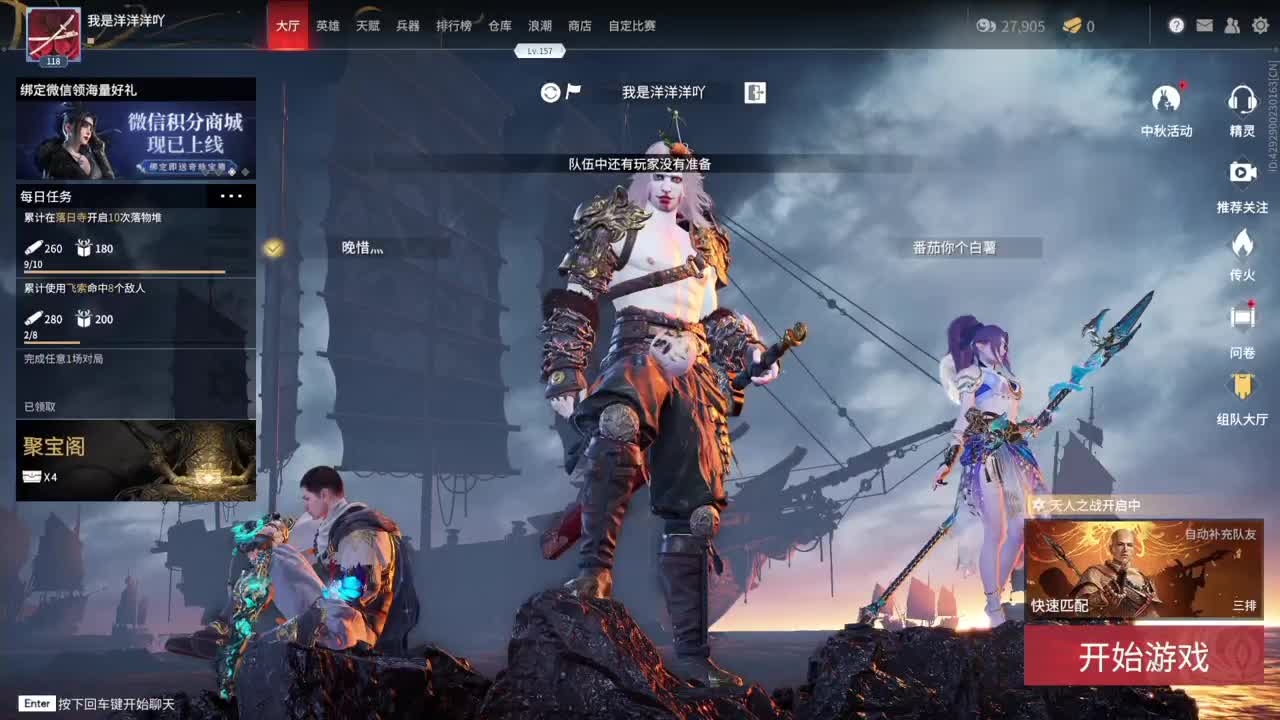Open the 问卷 survey scroll icon
This screenshot has height=720, width=1280.
click(1243, 315)
